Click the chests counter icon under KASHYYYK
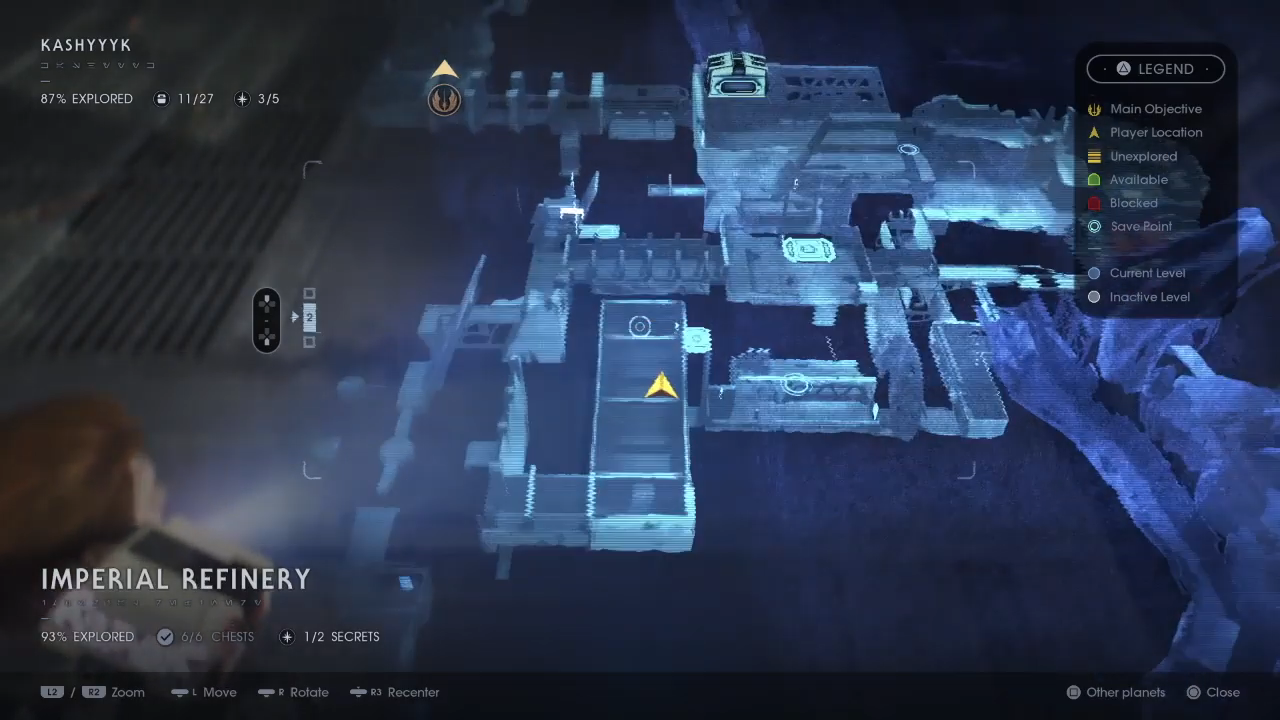This screenshot has height=720, width=1280. (161, 98)
